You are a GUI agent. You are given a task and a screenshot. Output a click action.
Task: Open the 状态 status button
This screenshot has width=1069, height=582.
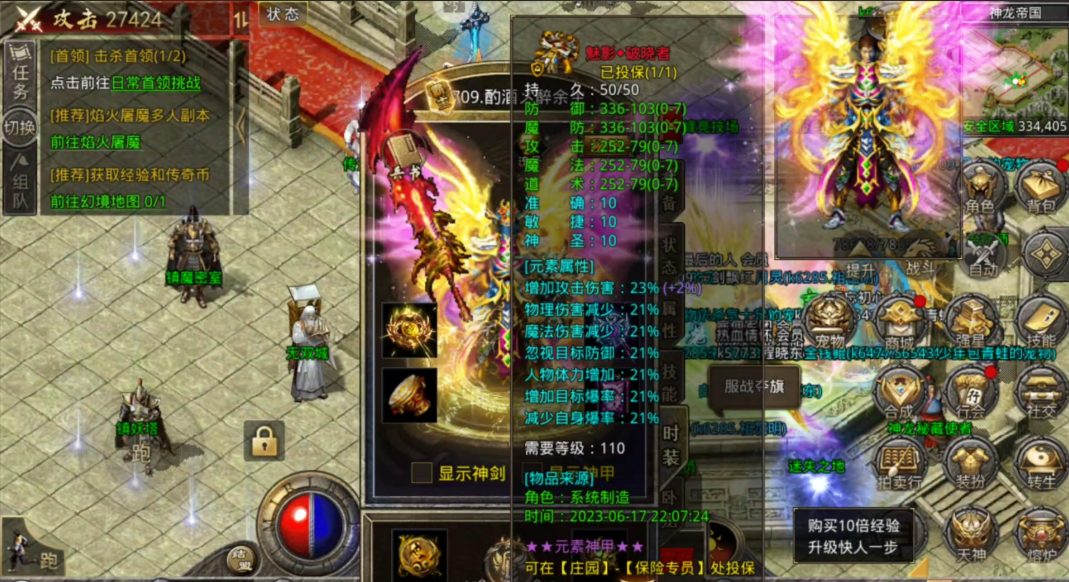pos(283,14)
